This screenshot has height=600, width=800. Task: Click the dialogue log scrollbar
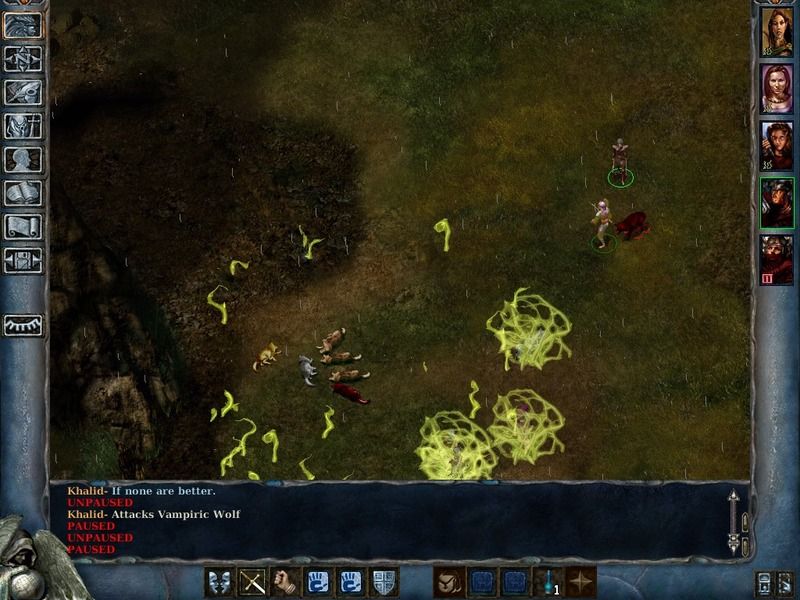[x=733, y=522]
